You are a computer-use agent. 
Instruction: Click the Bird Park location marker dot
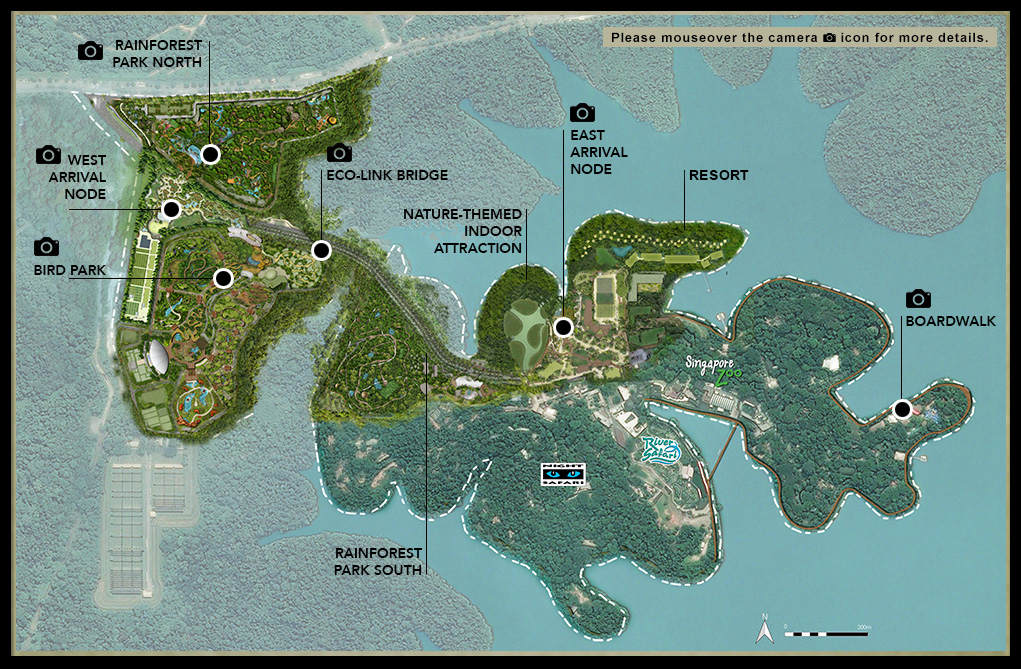coord(223,278)
